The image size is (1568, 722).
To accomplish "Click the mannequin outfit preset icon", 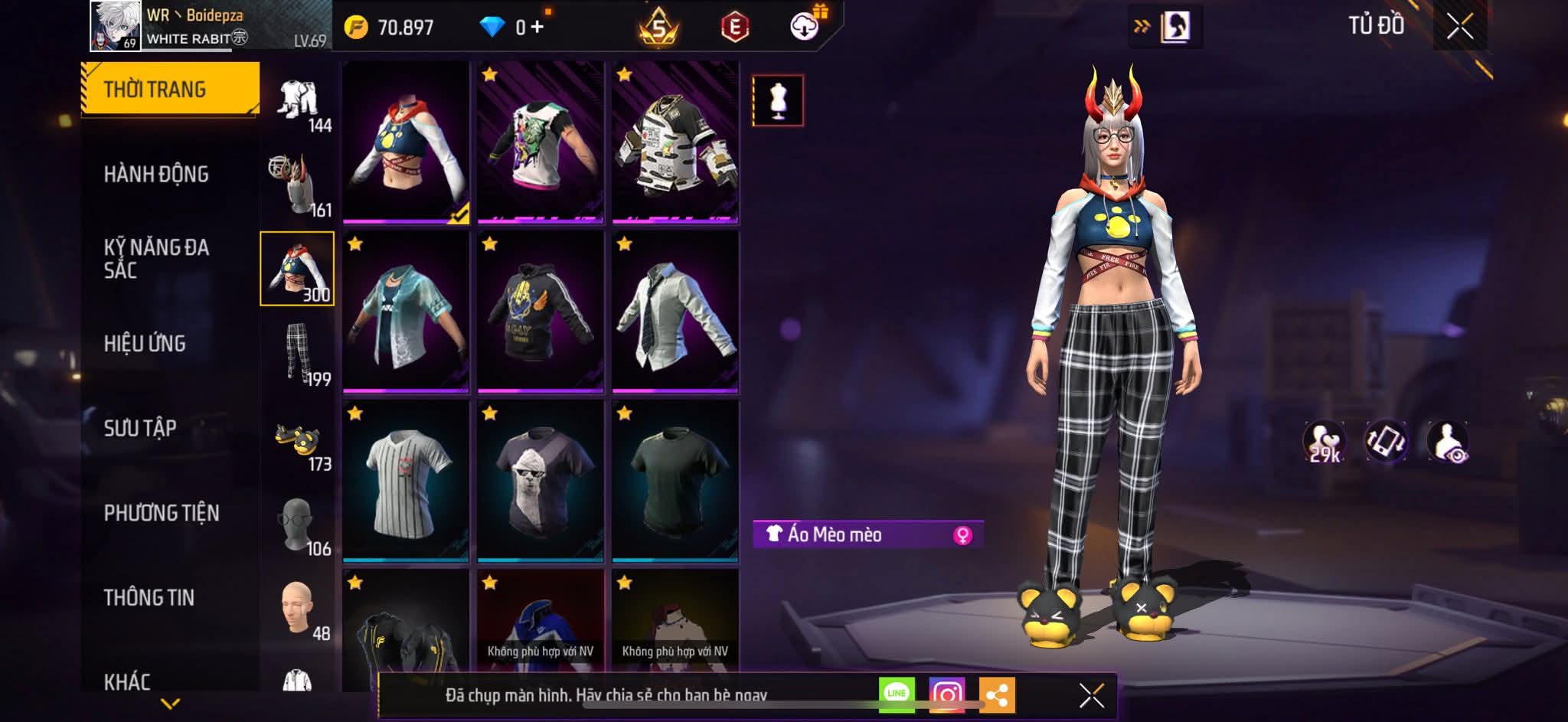I will [x=778, y=100].
